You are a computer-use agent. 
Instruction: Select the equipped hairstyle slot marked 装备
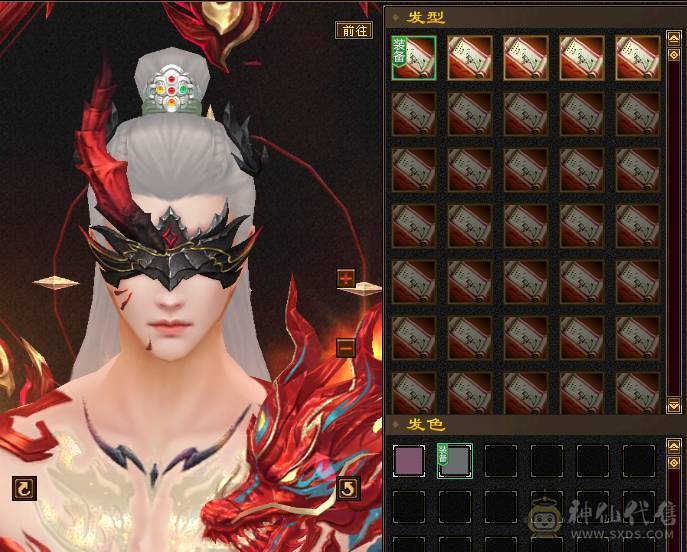pos(414,58)
